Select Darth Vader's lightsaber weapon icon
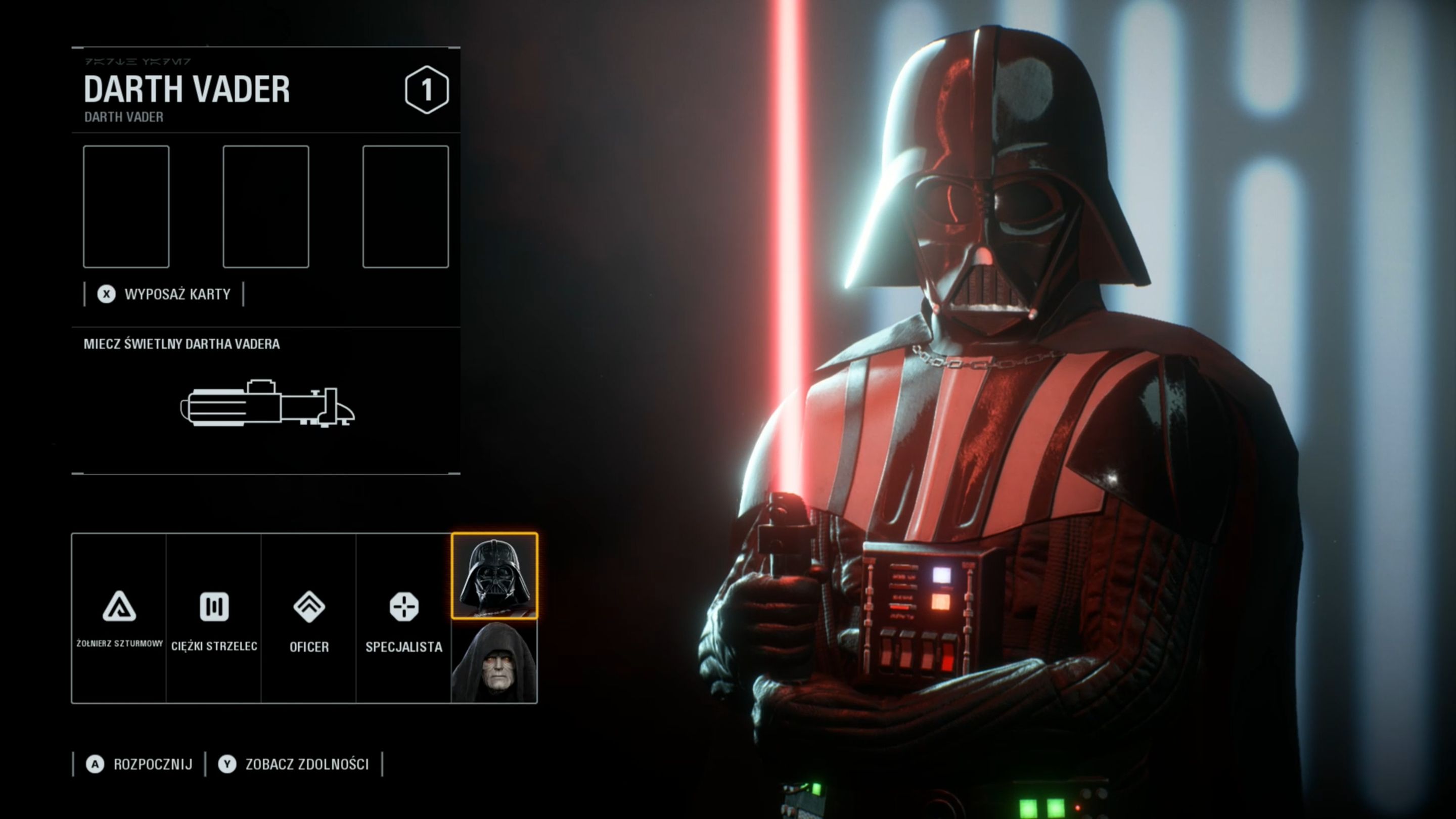 267,403
